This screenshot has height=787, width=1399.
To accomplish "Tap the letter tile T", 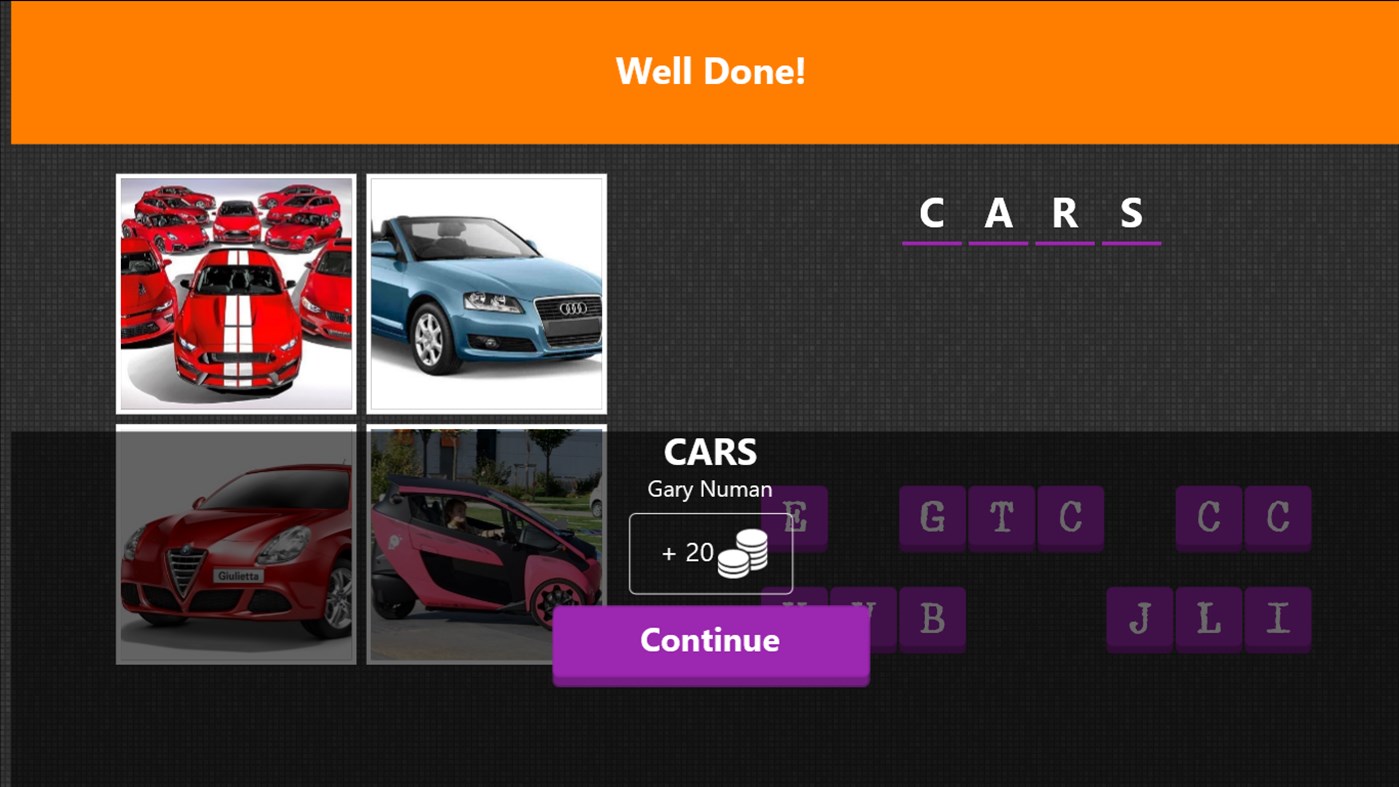I will pos(1002,518).
